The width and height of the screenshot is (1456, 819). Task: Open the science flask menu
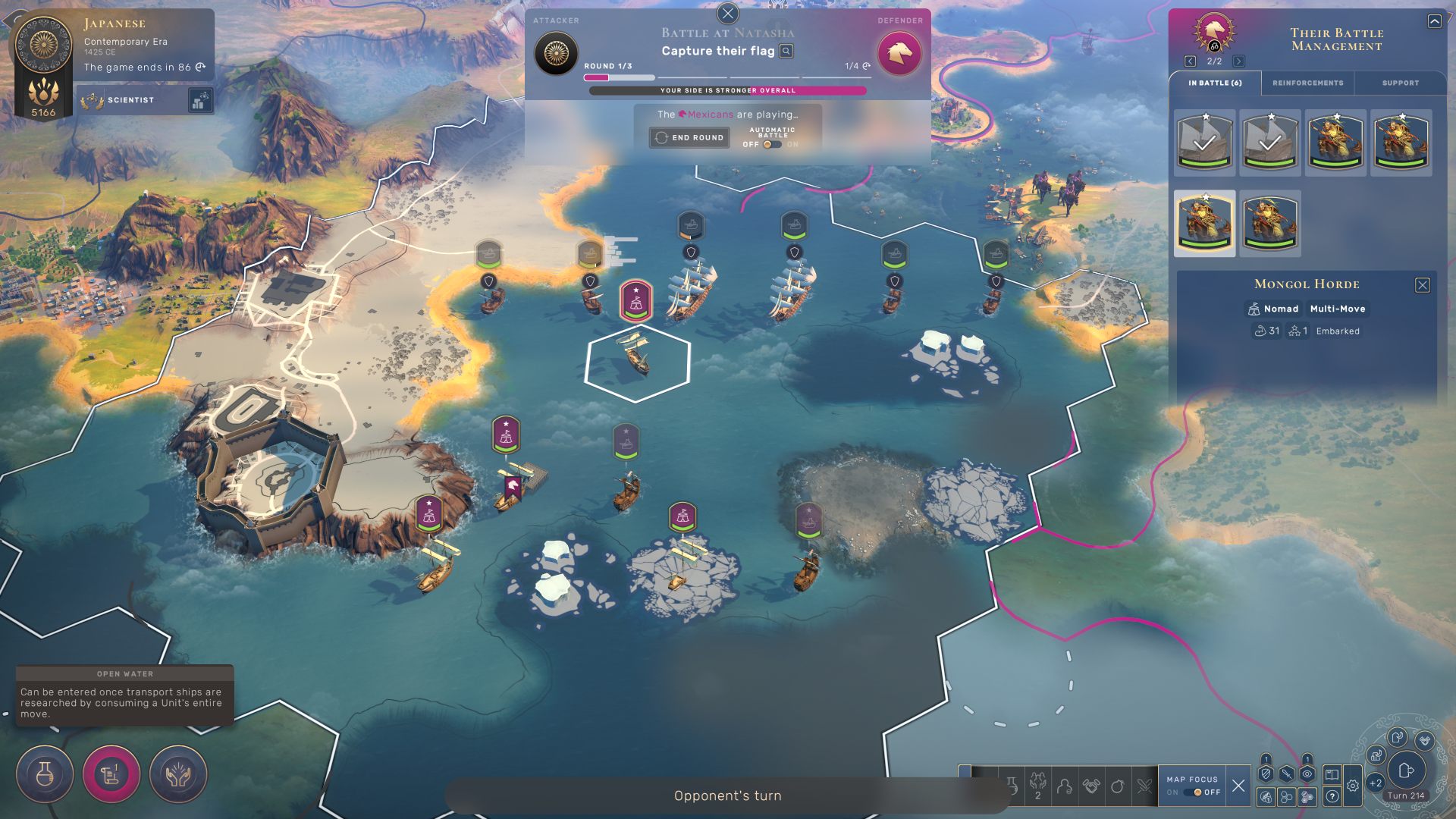coord(45,773)
